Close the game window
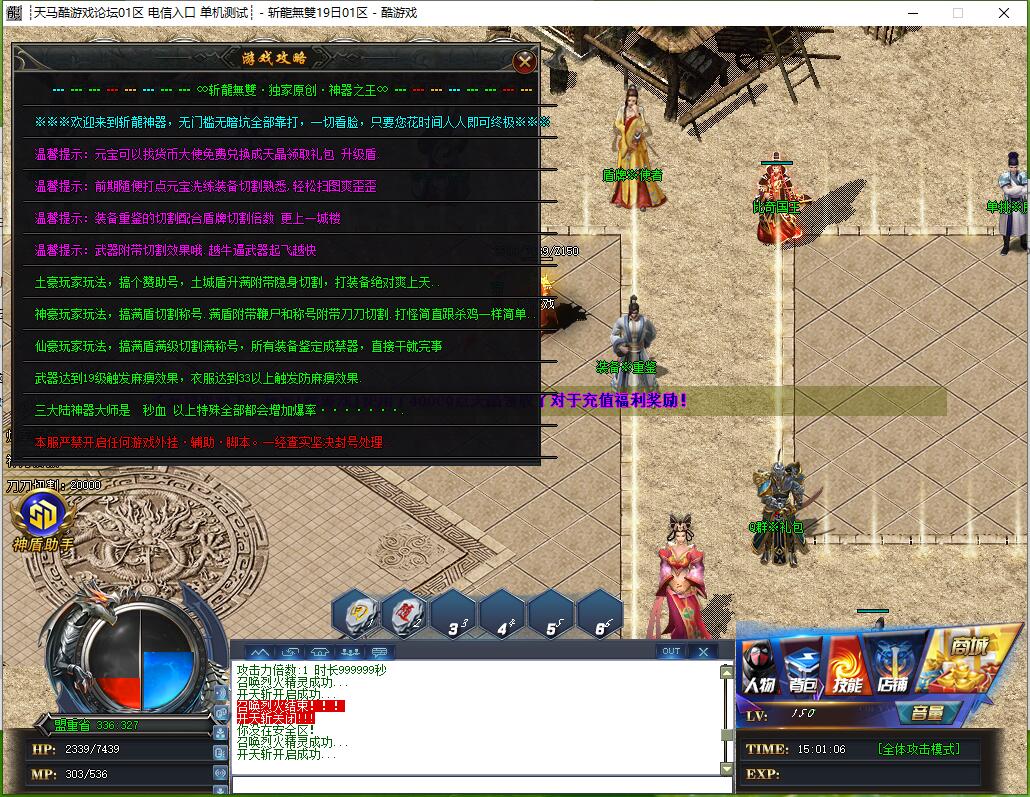 point(1004,13)
